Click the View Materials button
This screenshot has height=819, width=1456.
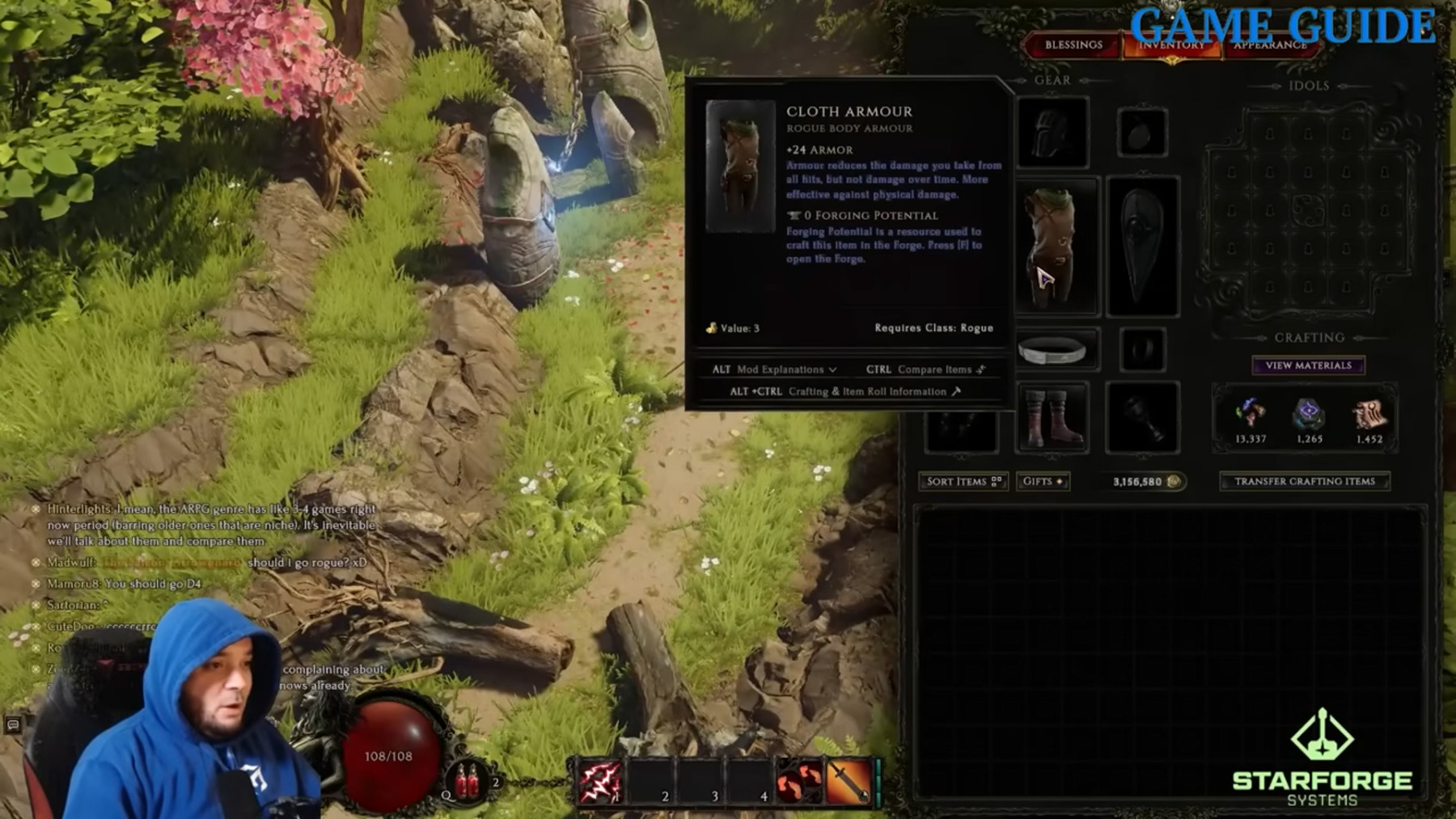pos(1308,365)
